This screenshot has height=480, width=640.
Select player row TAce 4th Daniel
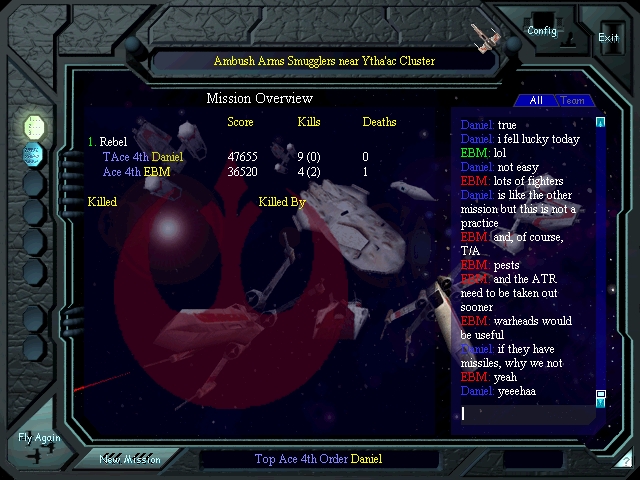pos(143,157)
